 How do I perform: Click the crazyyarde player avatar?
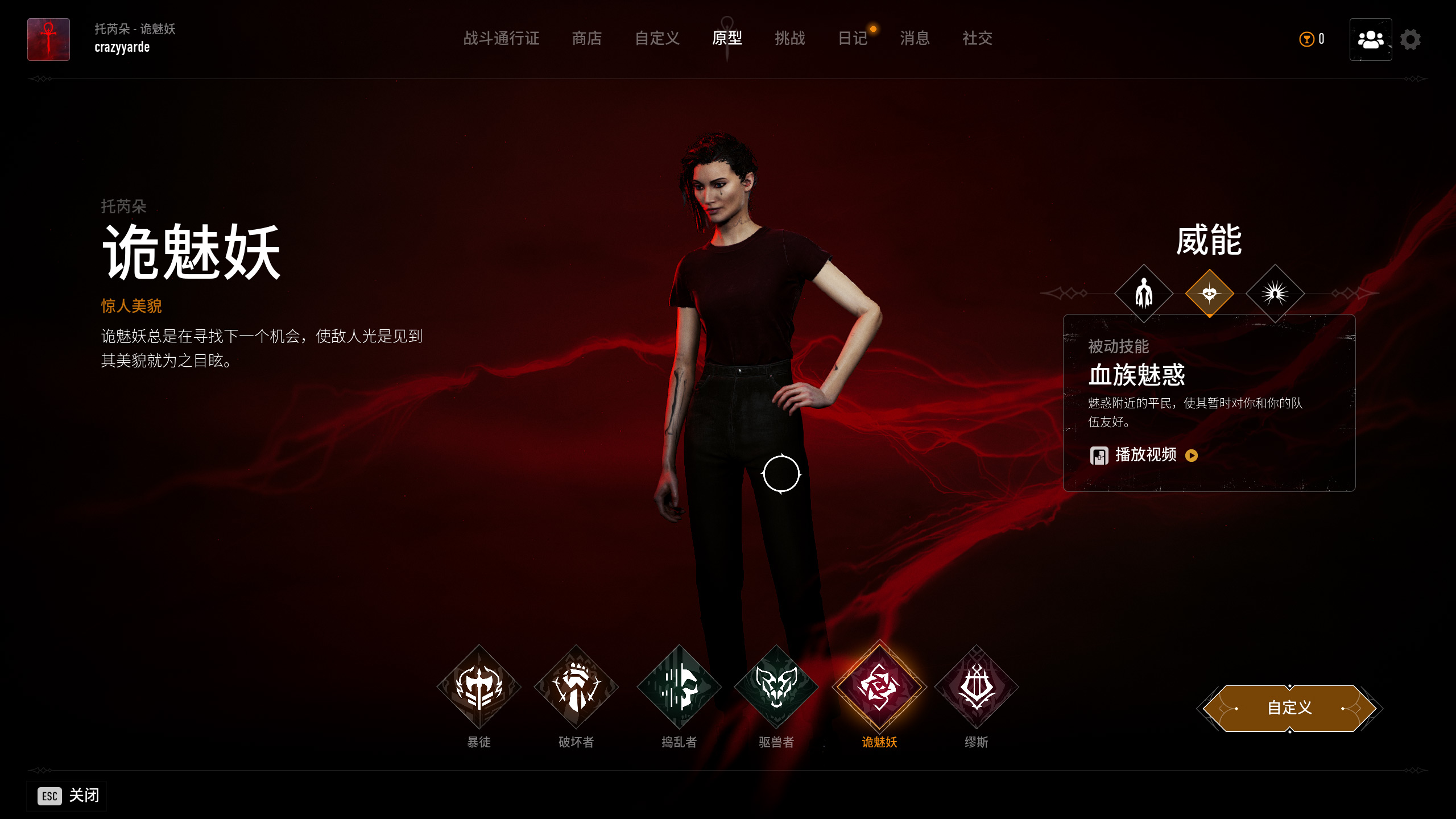click(49, 40)
